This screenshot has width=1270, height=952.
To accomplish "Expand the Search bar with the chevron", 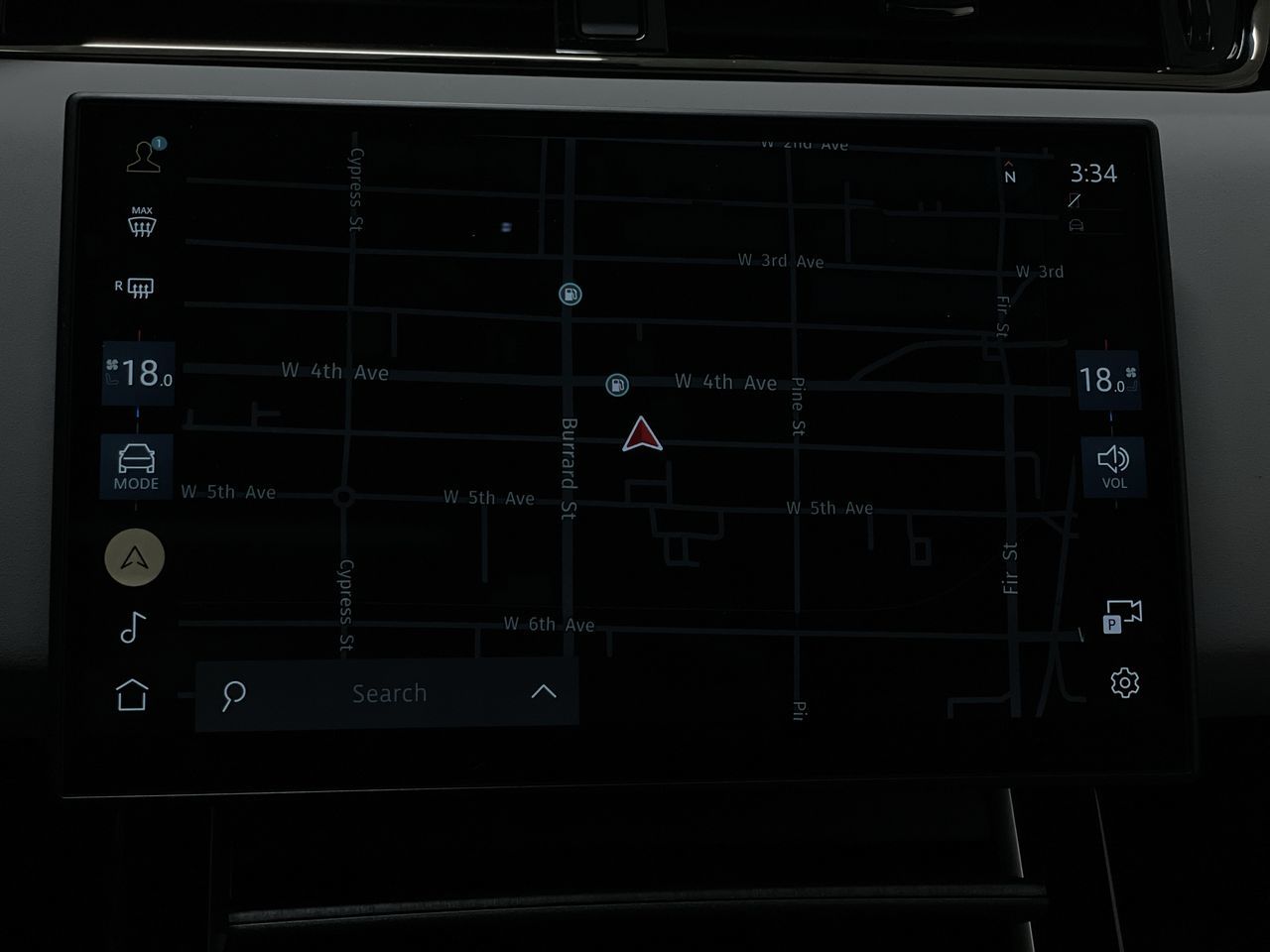I will pos(542,692).
